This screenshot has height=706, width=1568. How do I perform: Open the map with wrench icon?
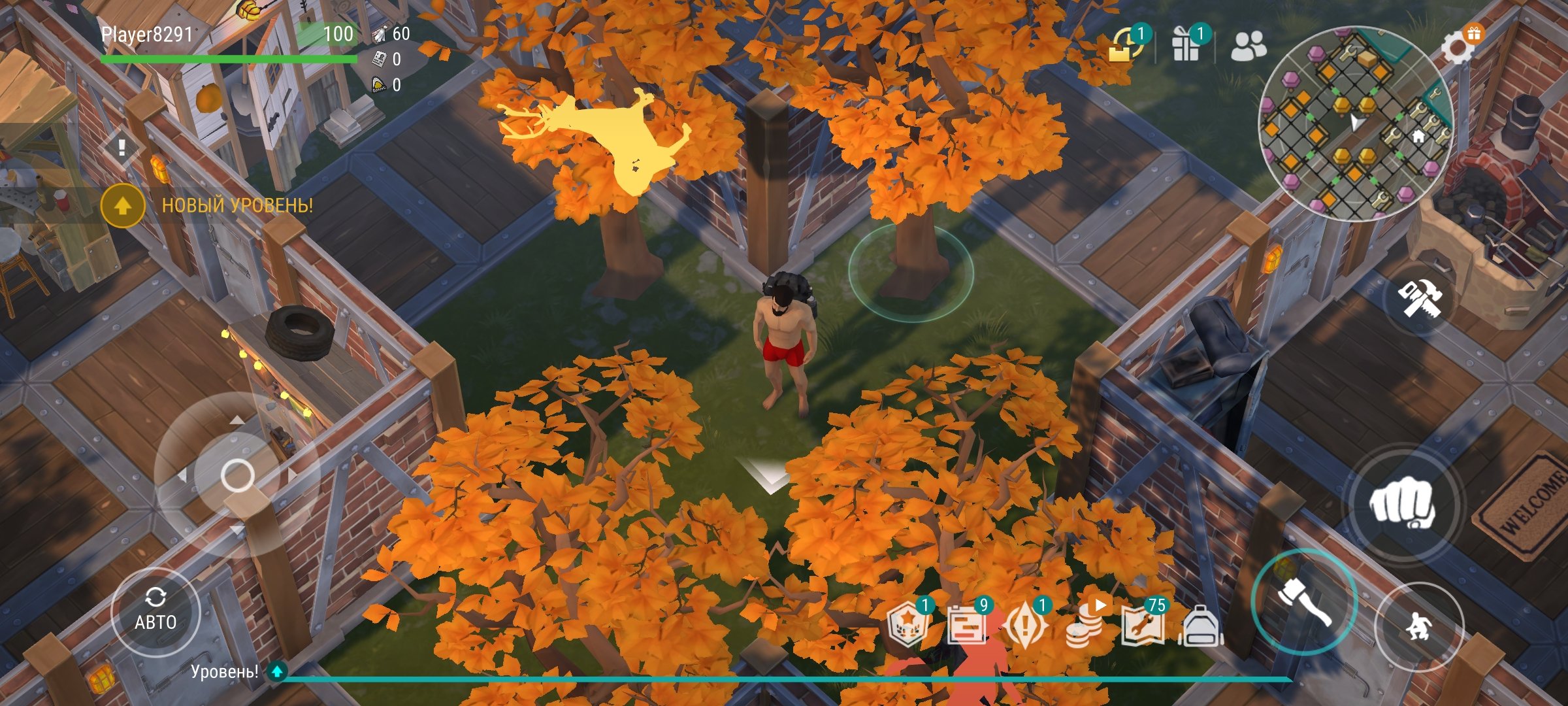pos(1143,624)
